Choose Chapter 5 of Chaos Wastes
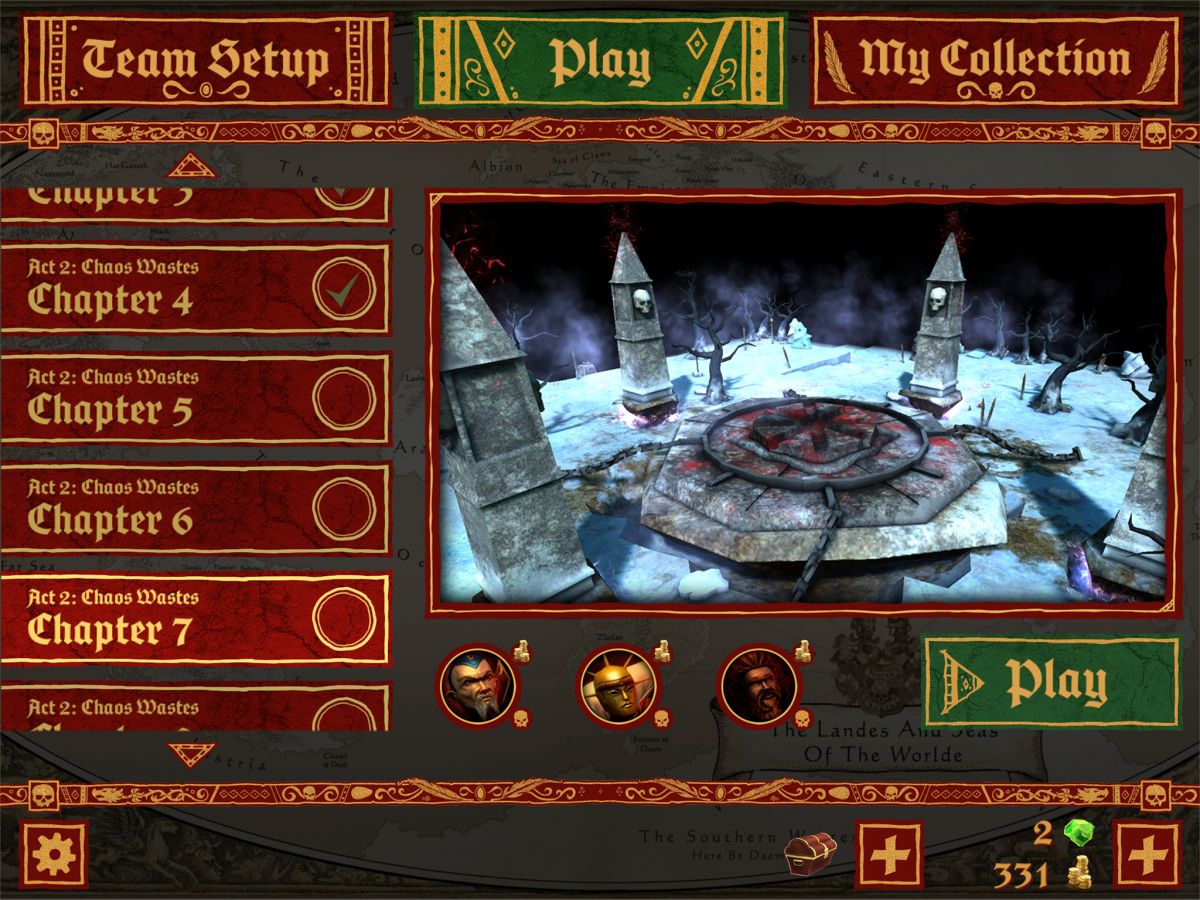This screenshot has height=900, width=1200. click(x=195, y=399)
